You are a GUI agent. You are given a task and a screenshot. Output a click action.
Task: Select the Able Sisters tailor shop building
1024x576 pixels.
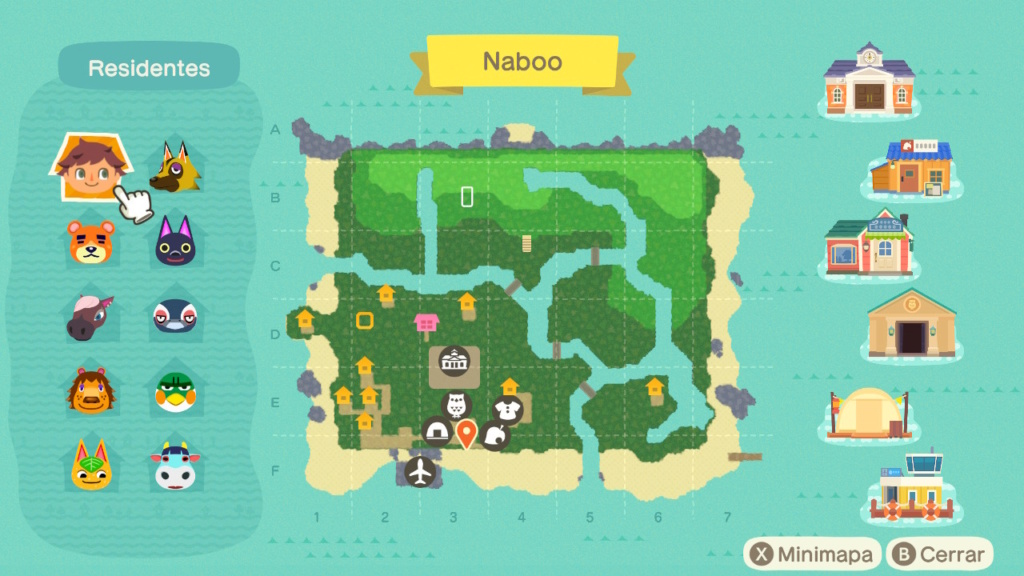coord(866,245)
